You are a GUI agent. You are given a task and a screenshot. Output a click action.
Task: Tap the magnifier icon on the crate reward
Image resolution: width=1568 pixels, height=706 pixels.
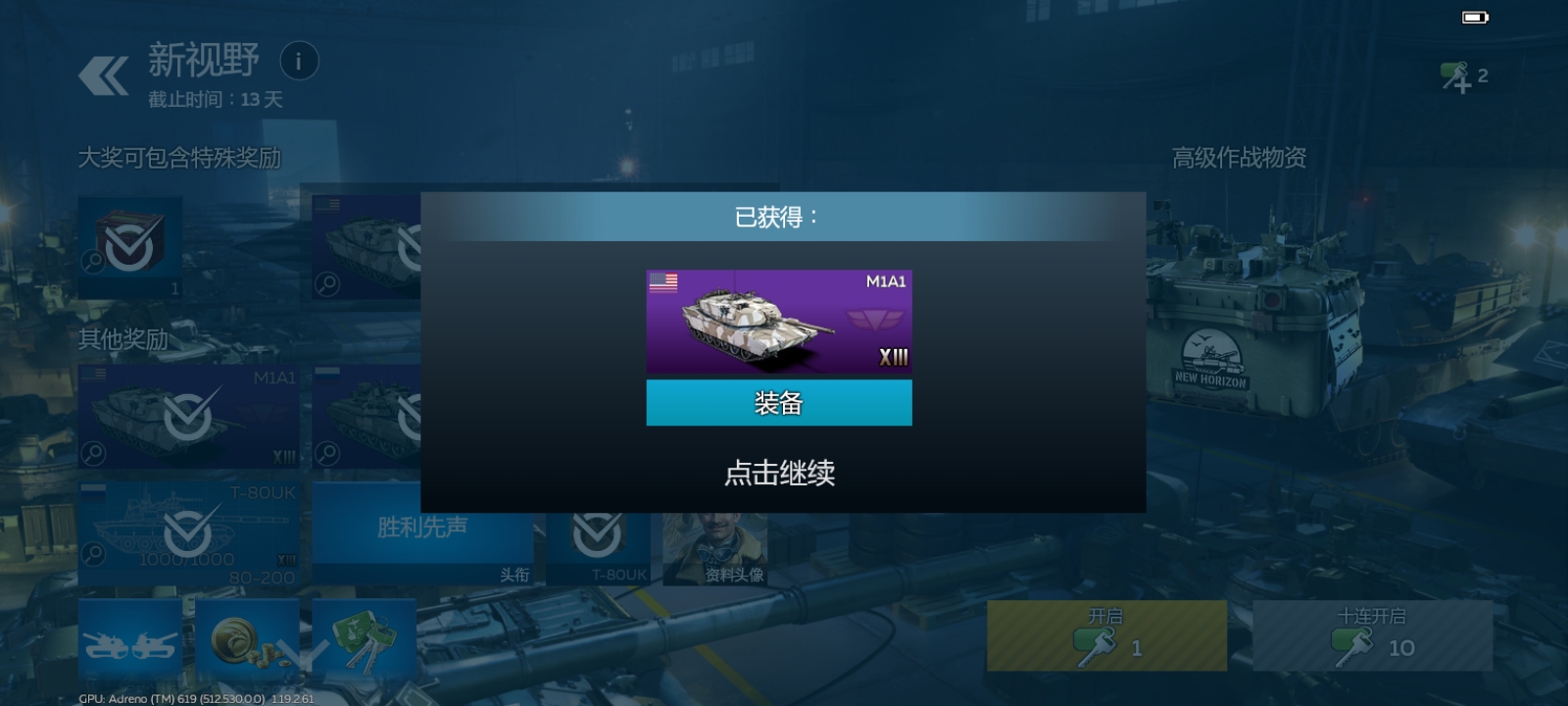(x=94, y=260)
